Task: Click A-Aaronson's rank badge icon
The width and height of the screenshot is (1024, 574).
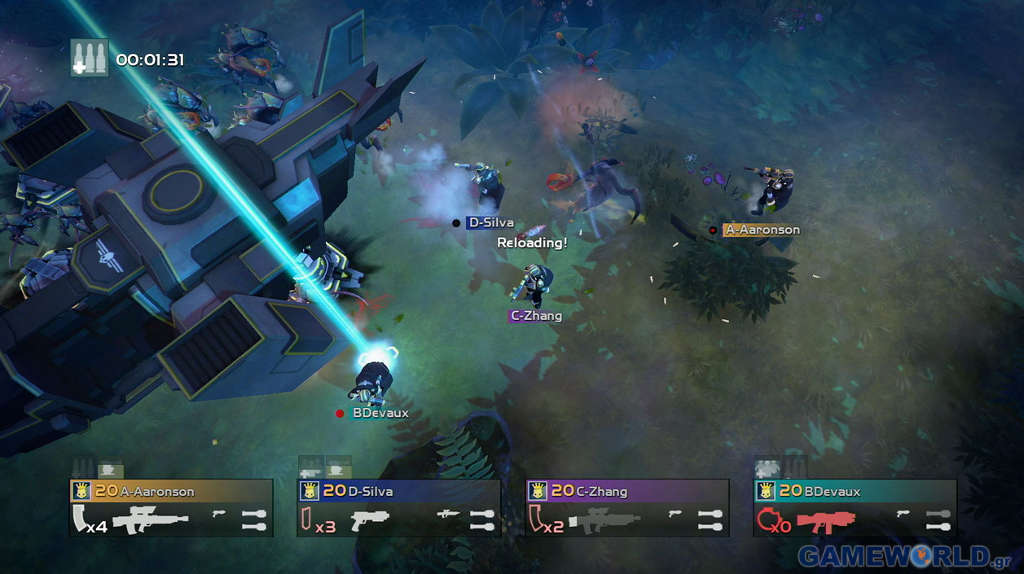Action: (x=81, y=491)
